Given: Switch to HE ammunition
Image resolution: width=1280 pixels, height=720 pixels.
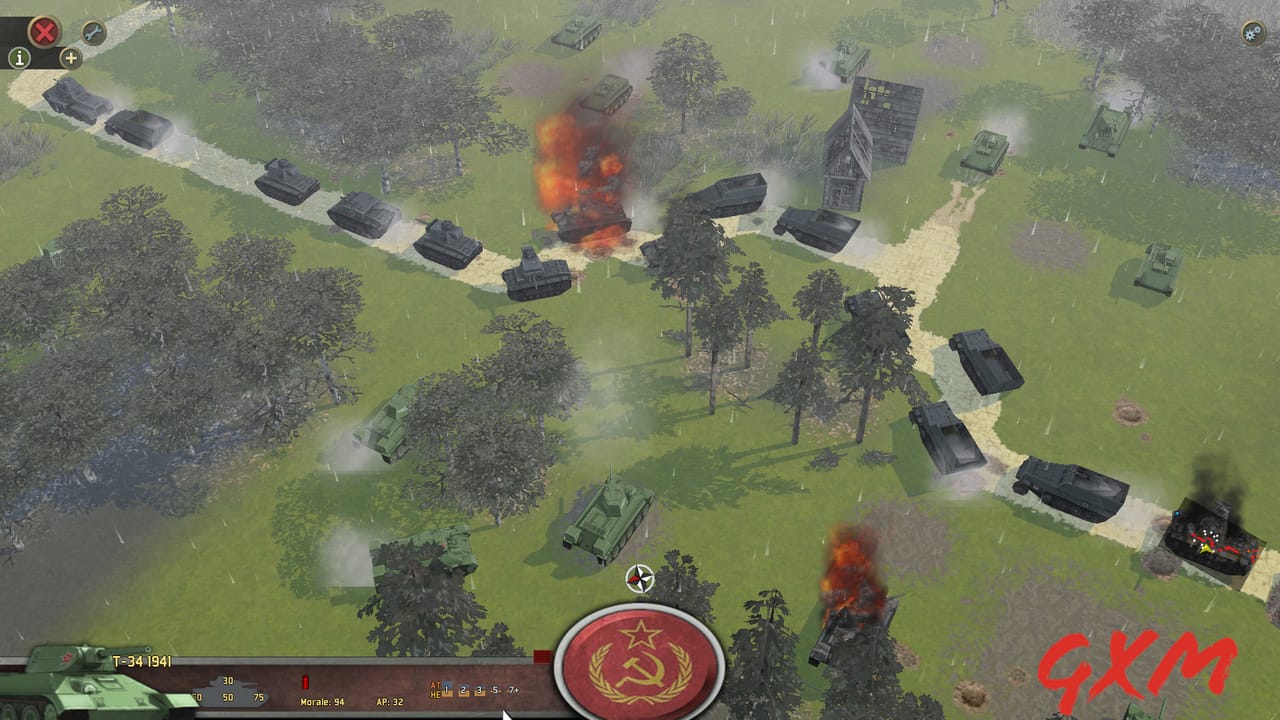Looking at the screenshot, I should [x=438, y=694].
